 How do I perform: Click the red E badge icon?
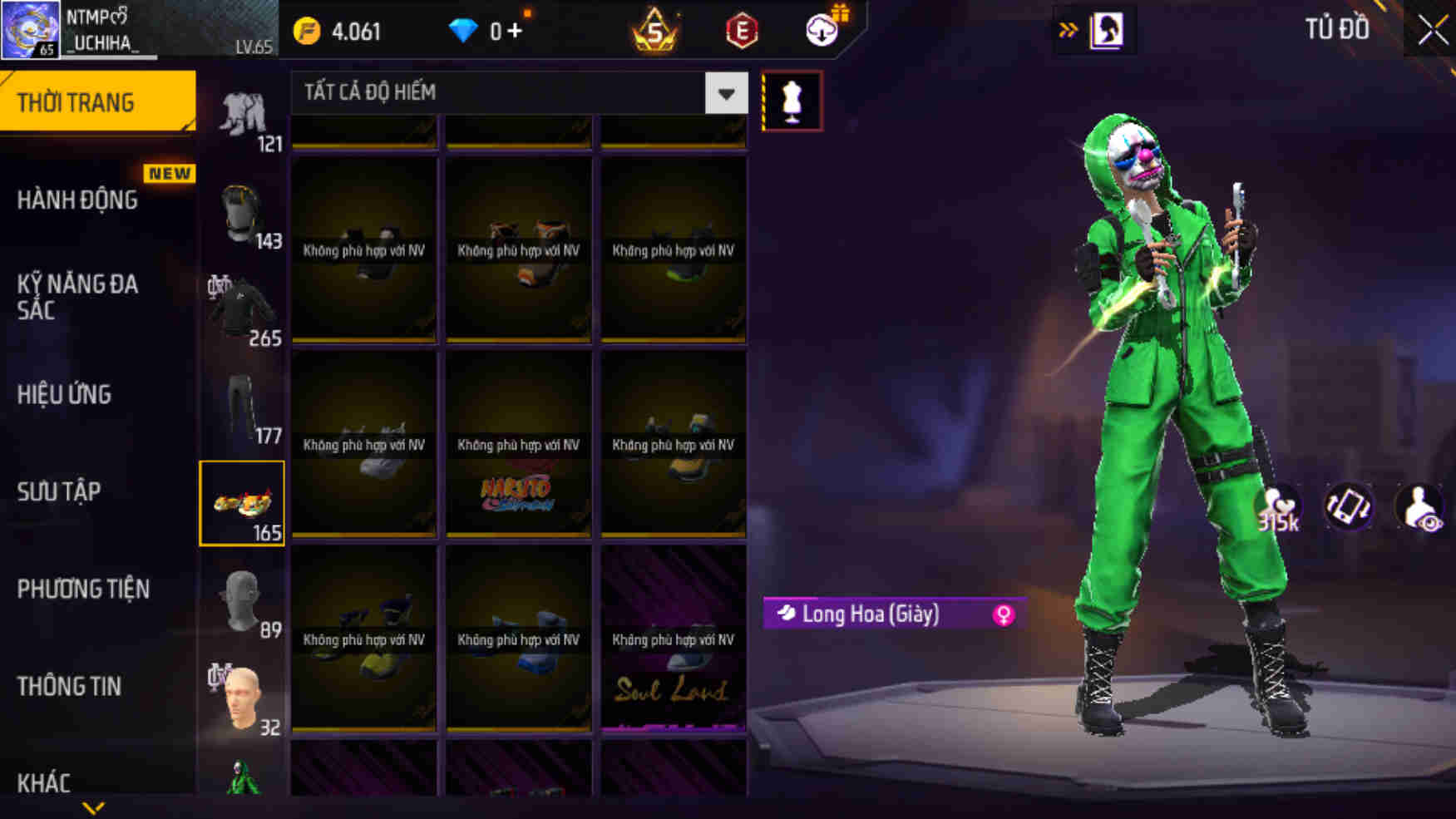[x=741, y=31]
